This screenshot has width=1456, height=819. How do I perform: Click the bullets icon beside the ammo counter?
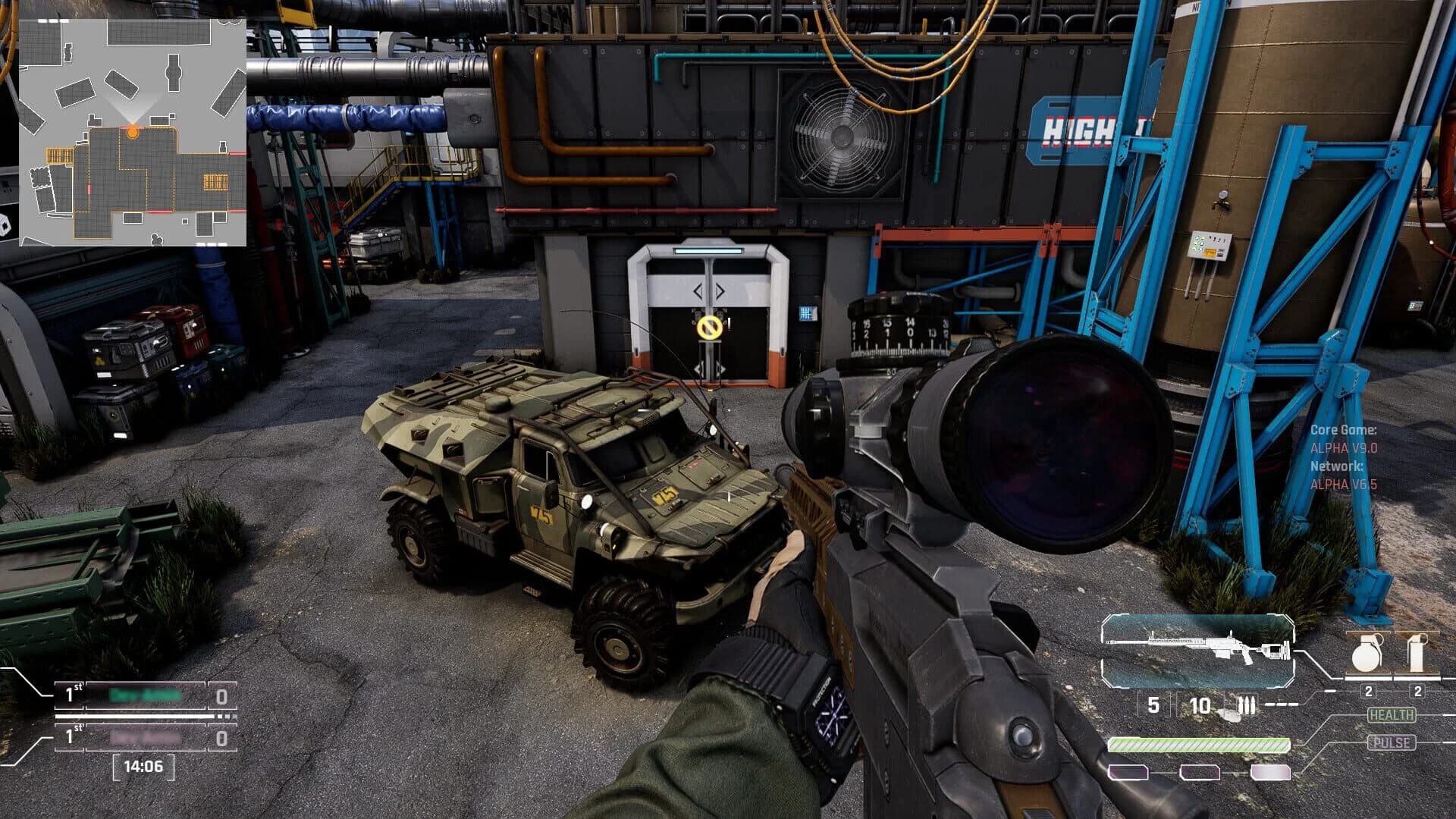1247,705
